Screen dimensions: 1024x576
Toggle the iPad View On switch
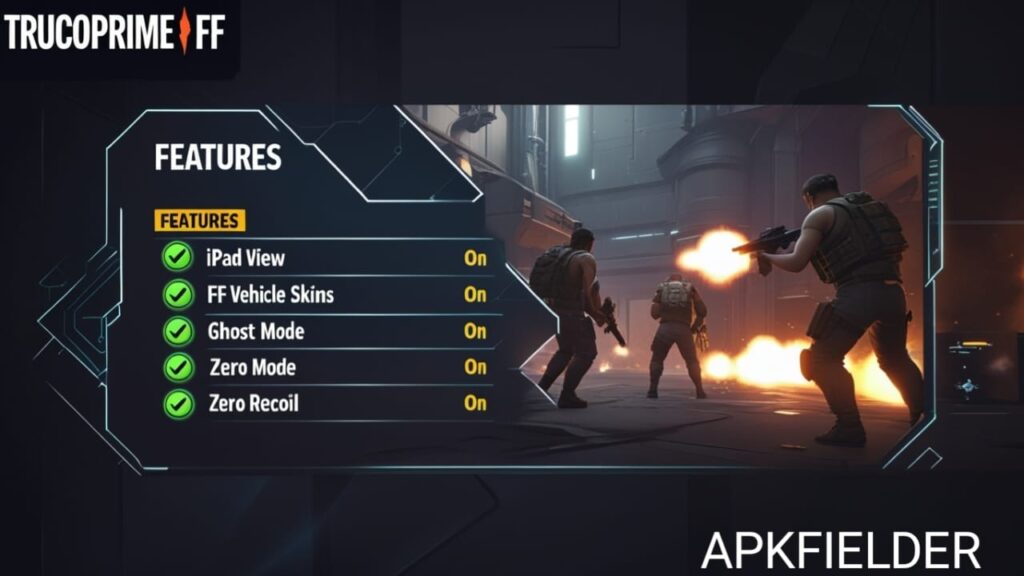coord(475,258)
